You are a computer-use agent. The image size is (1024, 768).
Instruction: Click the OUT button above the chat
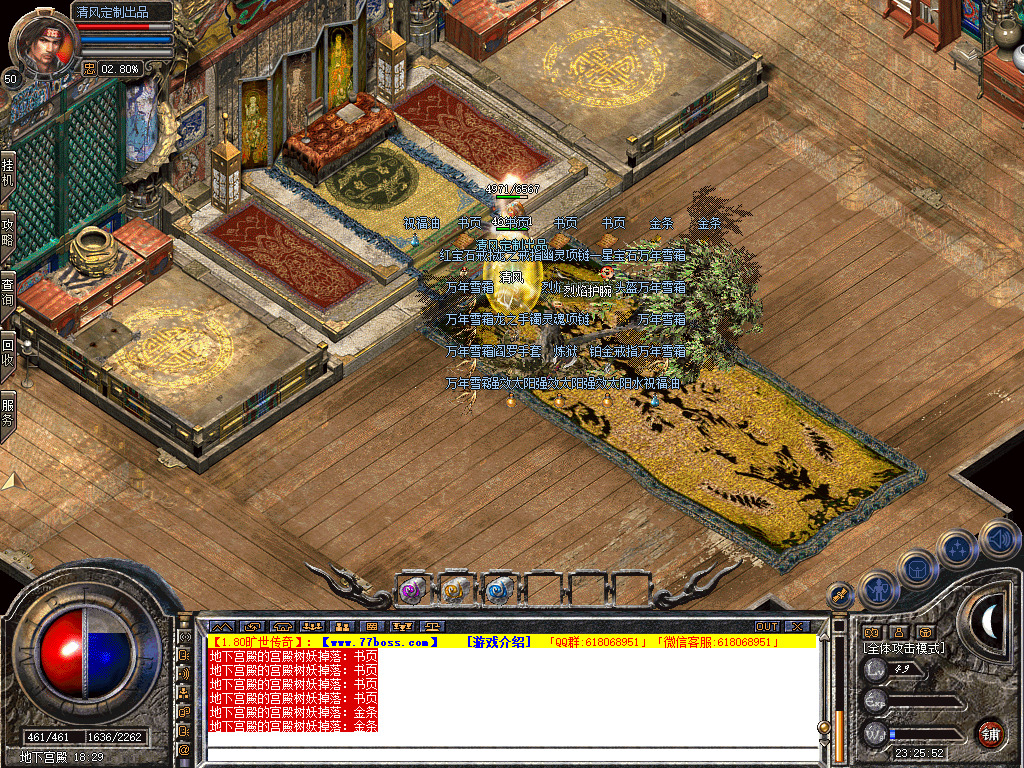pos(766,627)
